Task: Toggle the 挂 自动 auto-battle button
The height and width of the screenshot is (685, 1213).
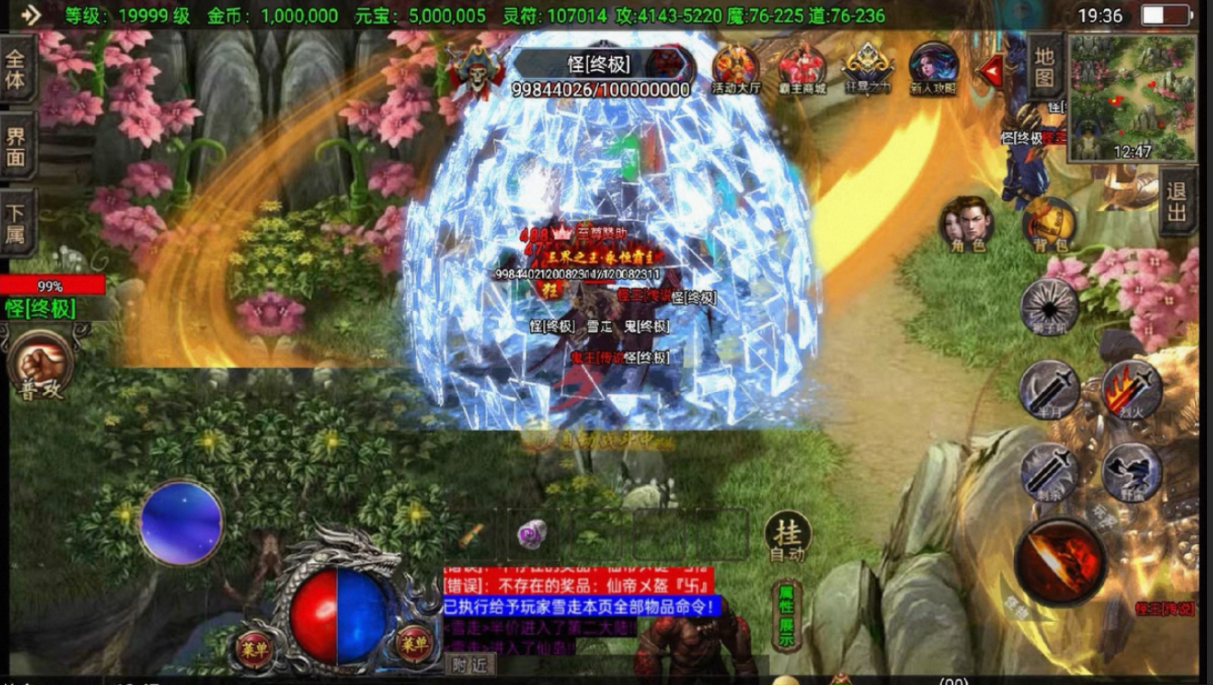Action: [x=787, y=536]
